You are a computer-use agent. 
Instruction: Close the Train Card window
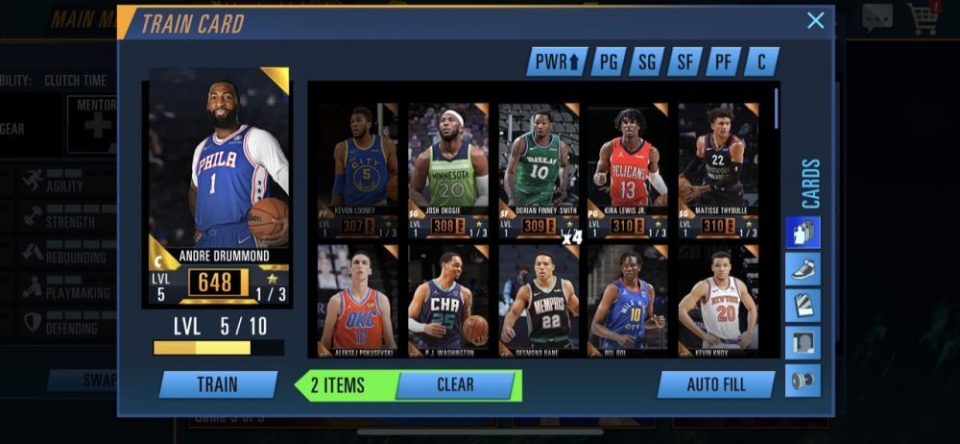tap(816, 20)
